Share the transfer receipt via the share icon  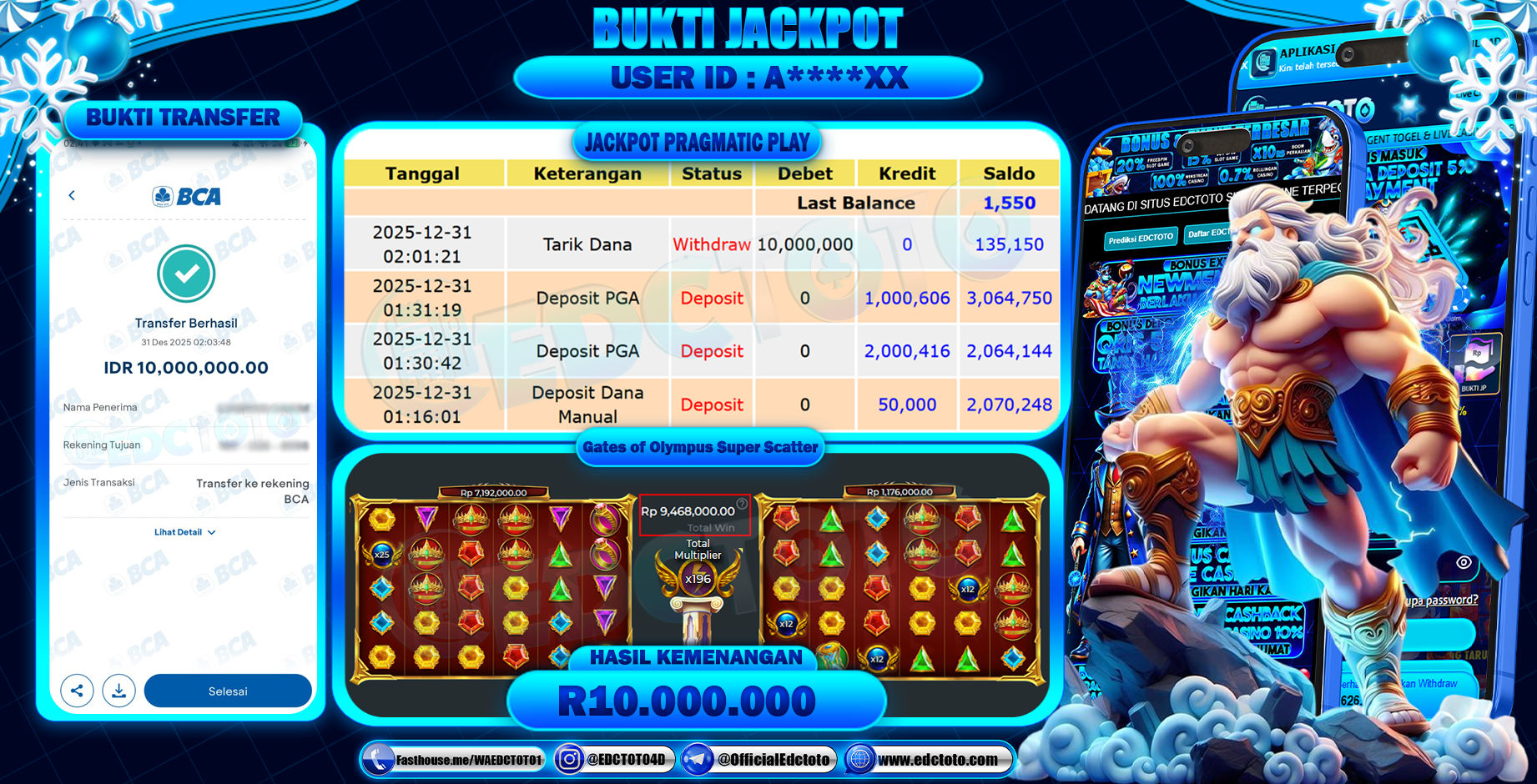[x=77, y=691]
